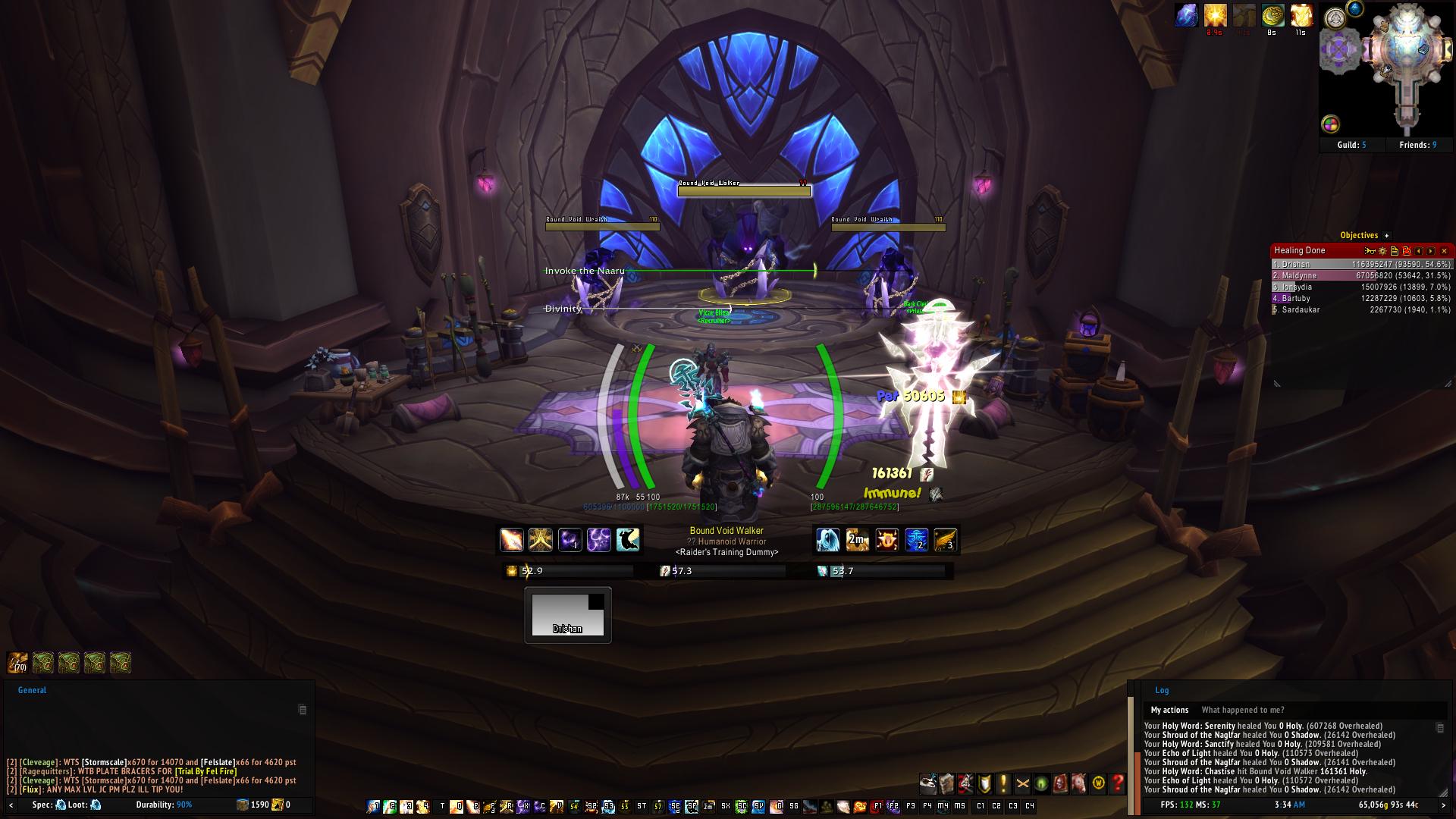1456x819 pixels.
Task: Close the Healing Done meter window
Action: coord(1444,251)
